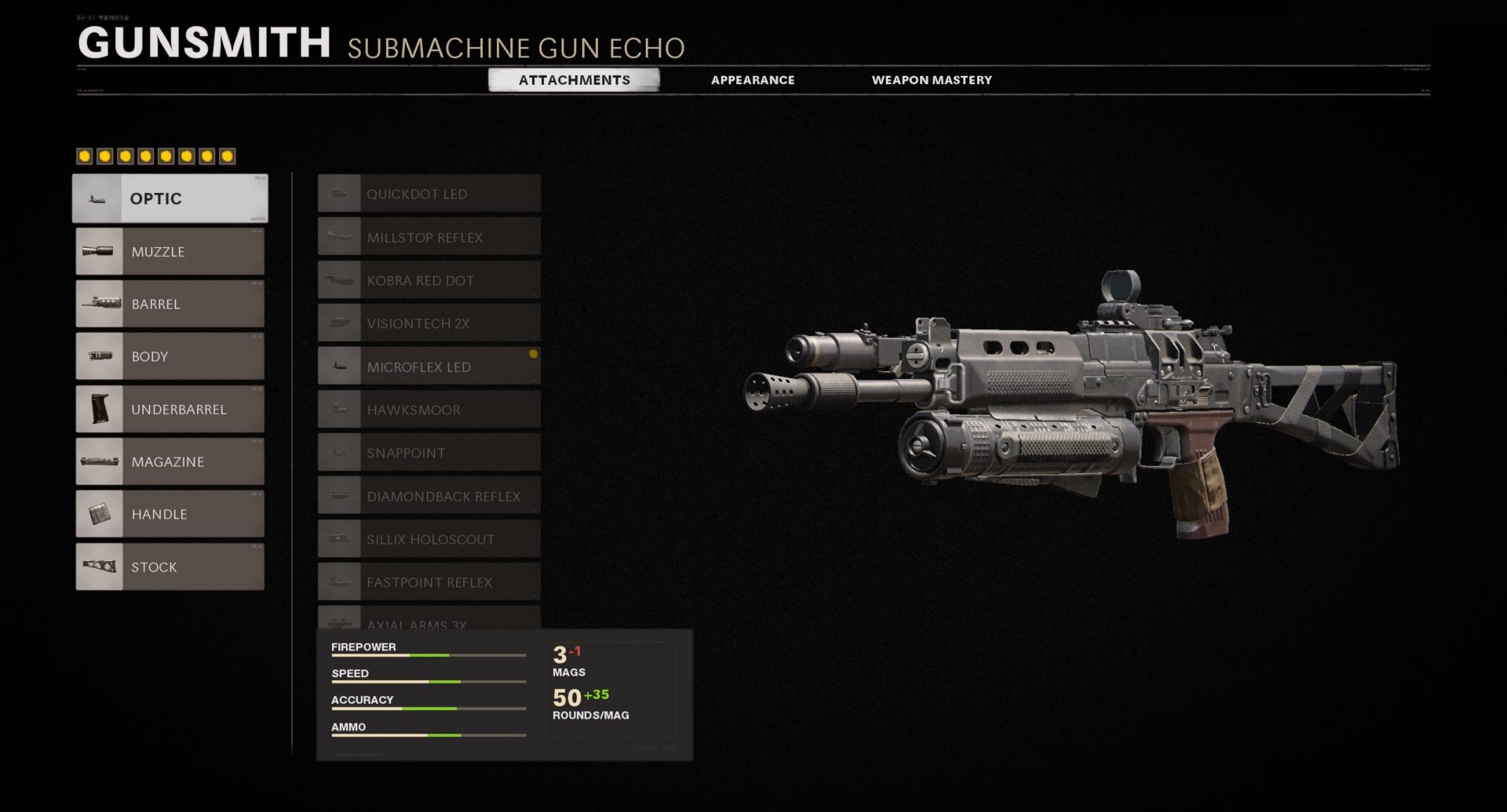
Task: Click the equipped Microflex LED optic
Action: 429,366
